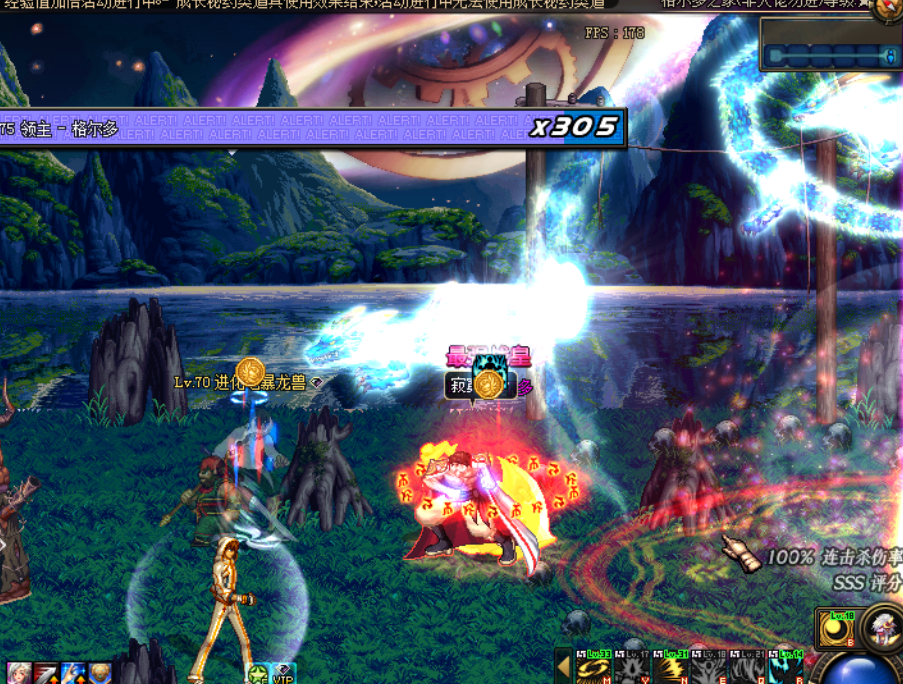Select the greyed Lv.18 tree-shaped skill
The image size is (903, 684).
click(706, 668)
